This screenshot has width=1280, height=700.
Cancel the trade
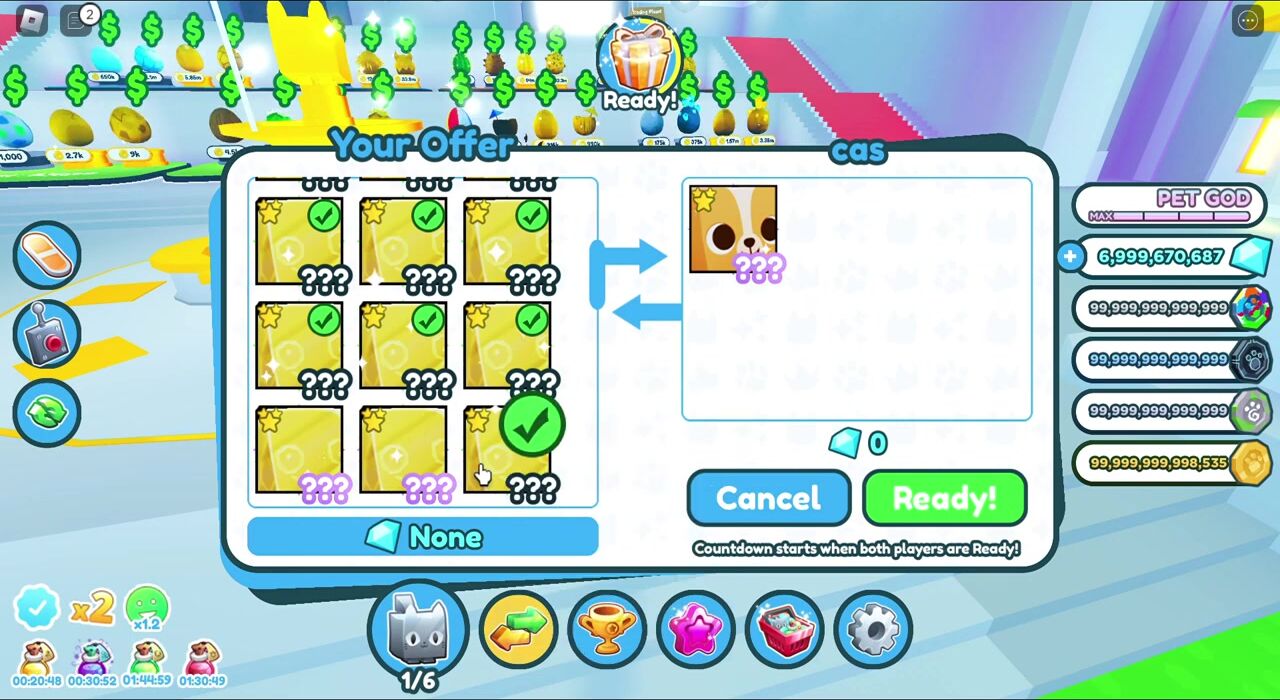pyautogui.click(x=768, y=498)
